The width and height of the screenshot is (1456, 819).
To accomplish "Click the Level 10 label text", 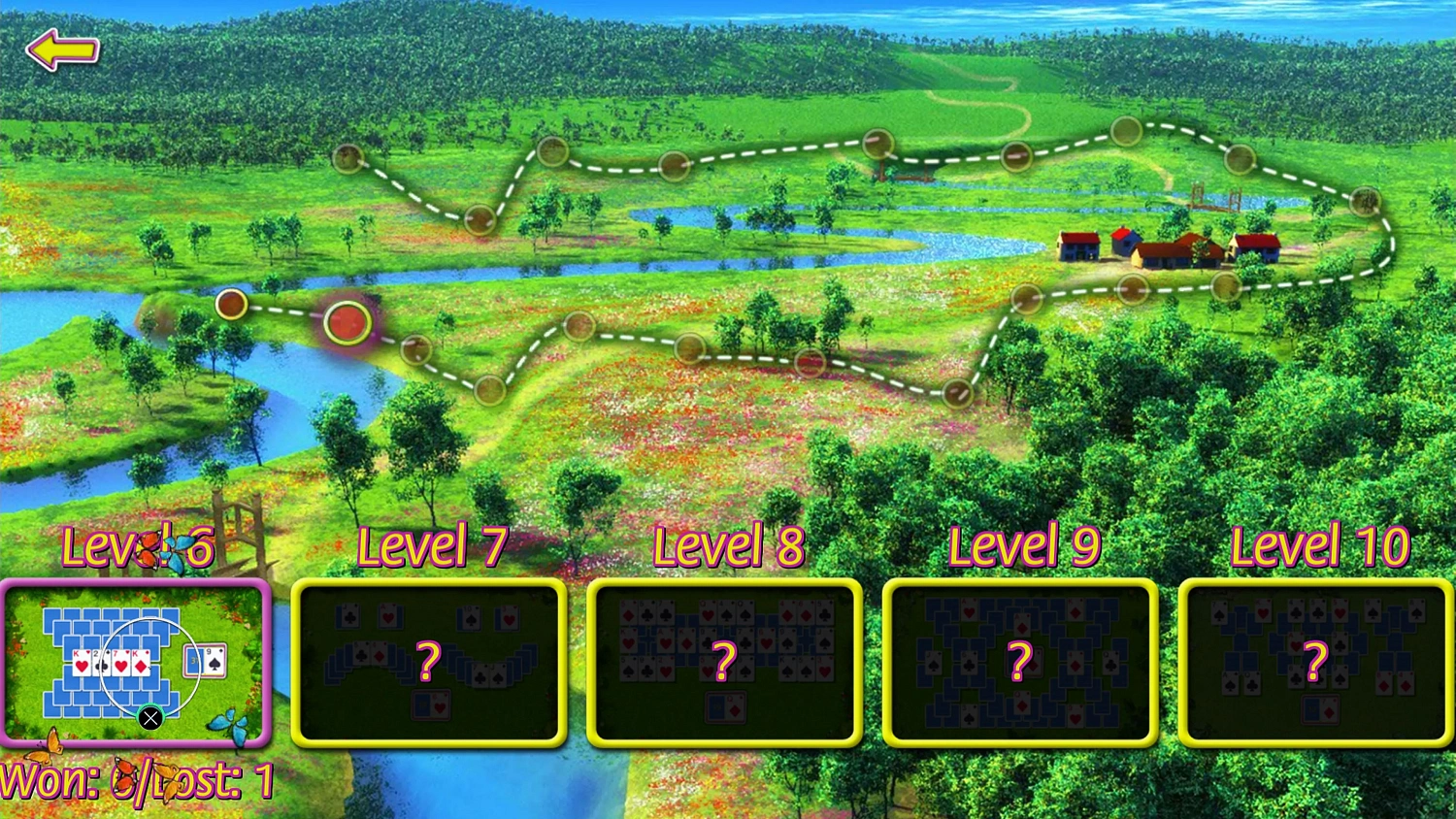I will click(x=1320, y=546).
